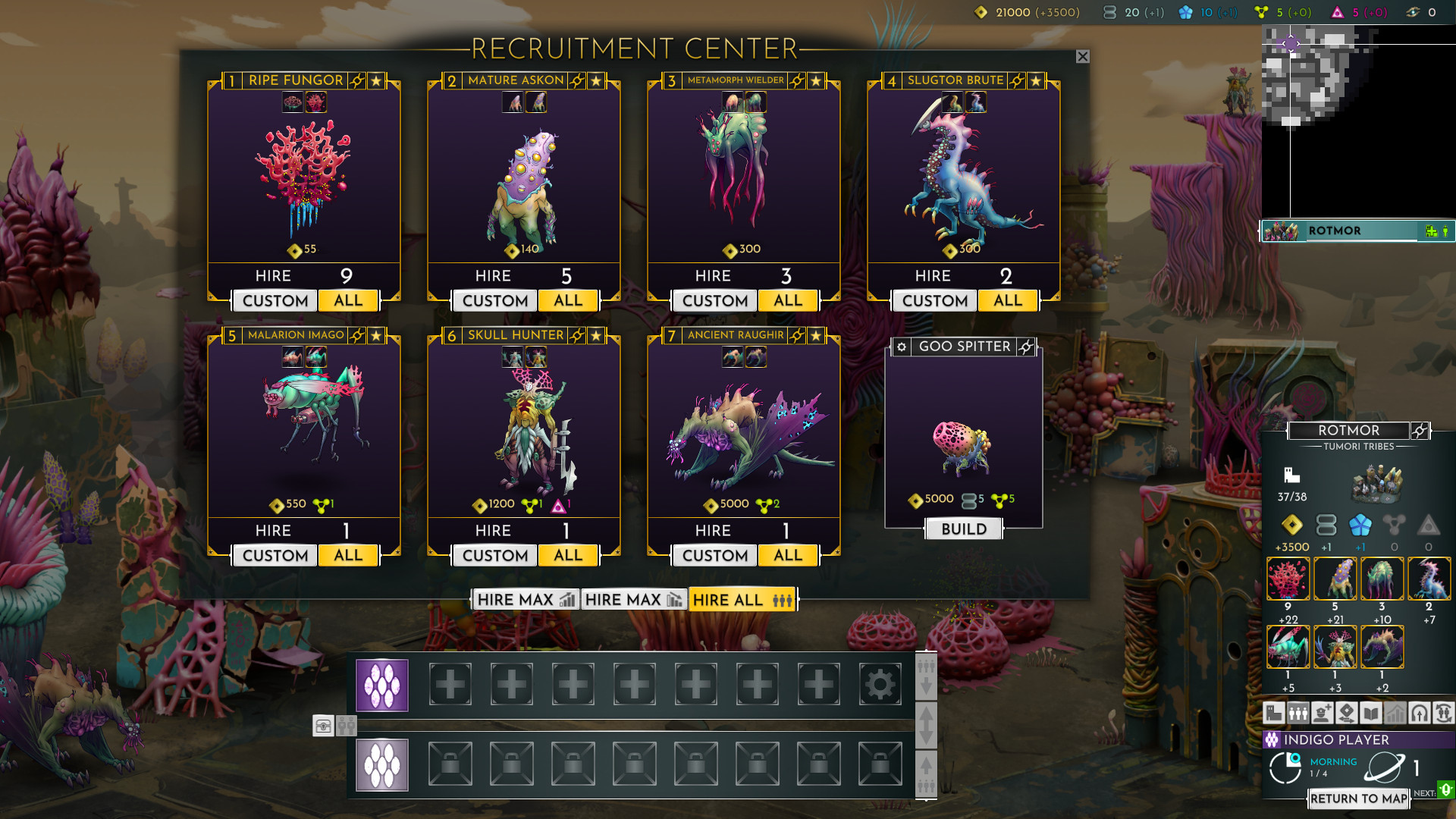Screen dimensions: 1456x819
Task: Return to the map
Action: tap(1358, 799)
